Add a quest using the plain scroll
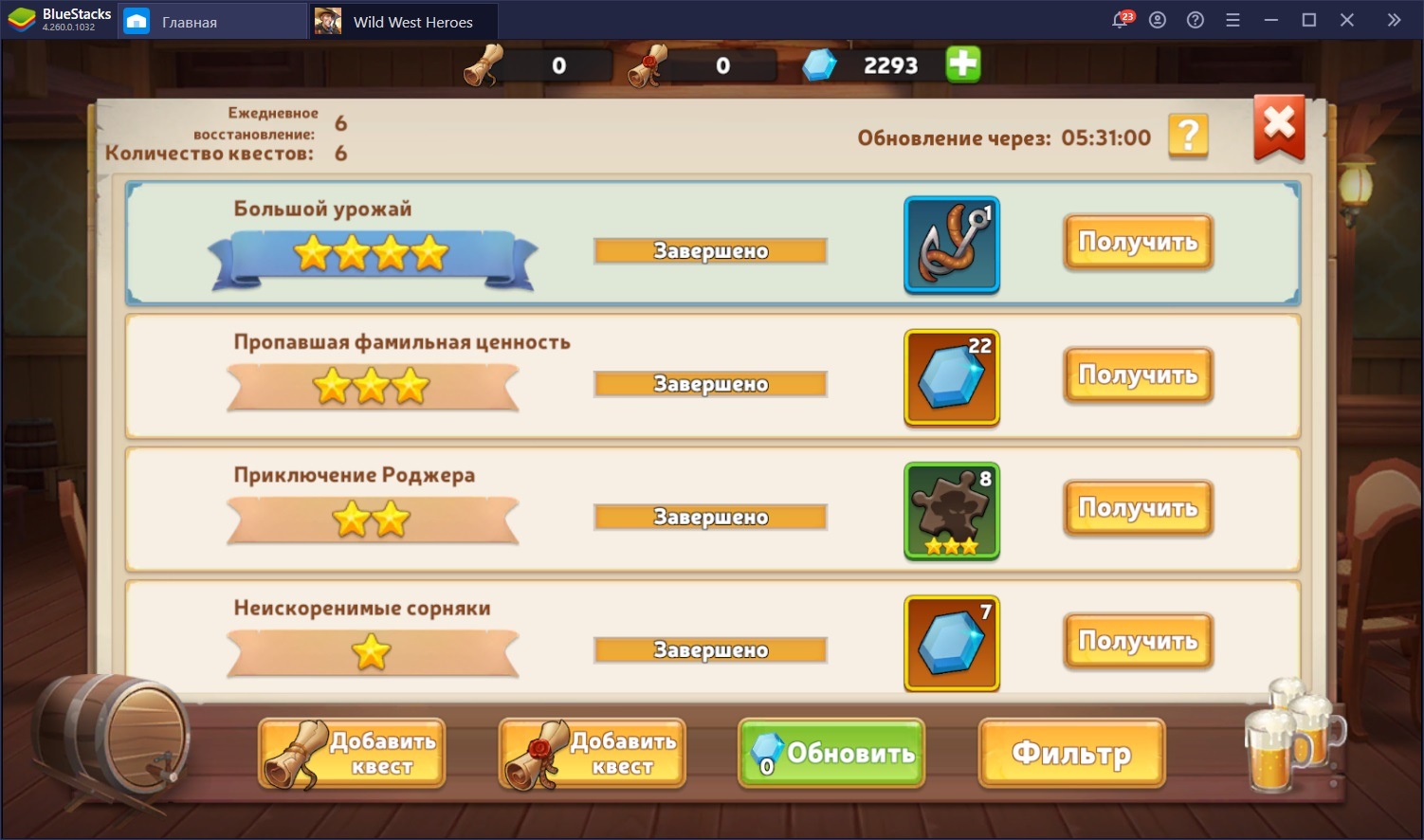The height and width of the screenshot is (840, 1424). (x=352, y=753)
